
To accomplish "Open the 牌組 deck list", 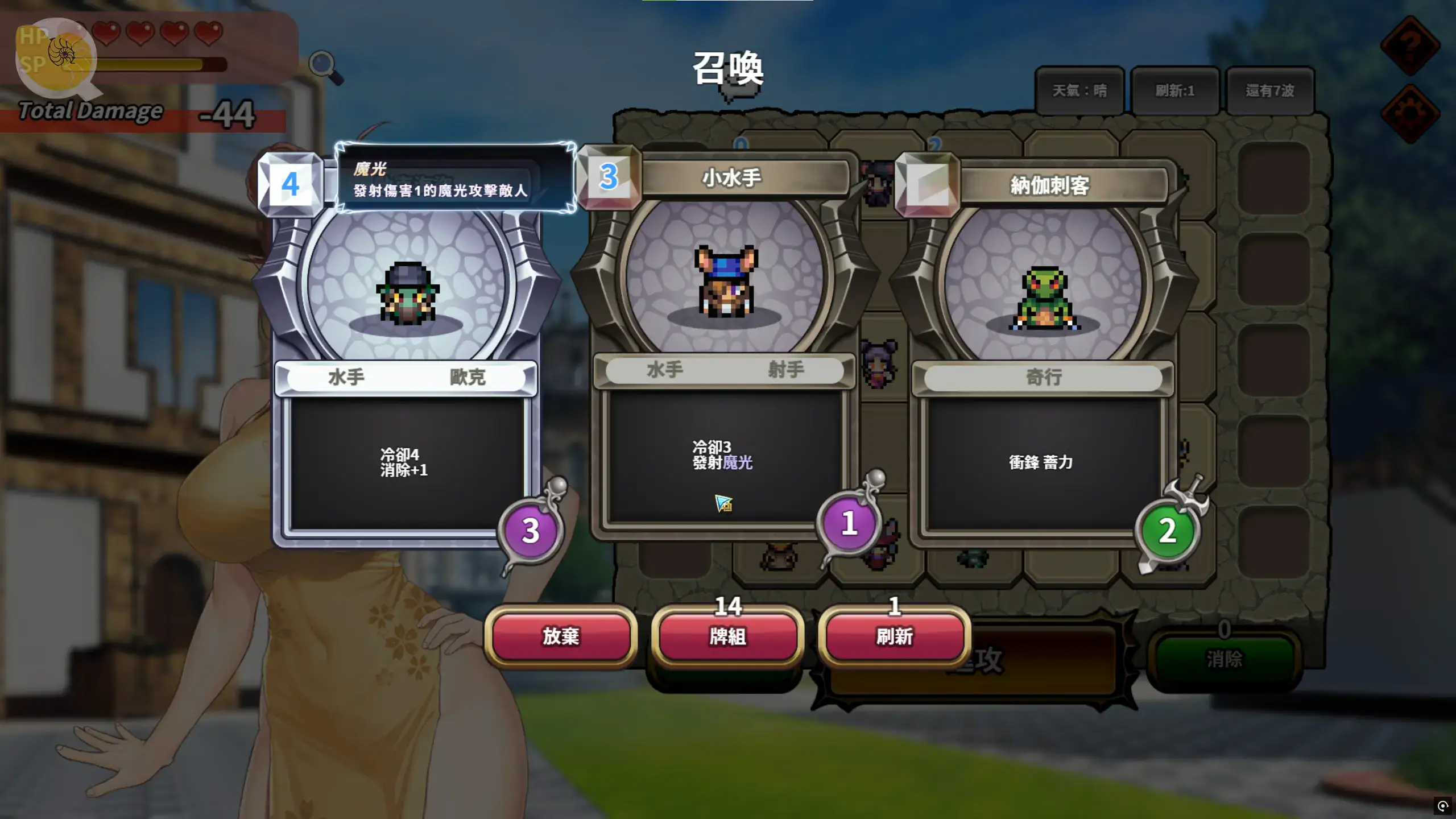I will (x=727, y=636).
